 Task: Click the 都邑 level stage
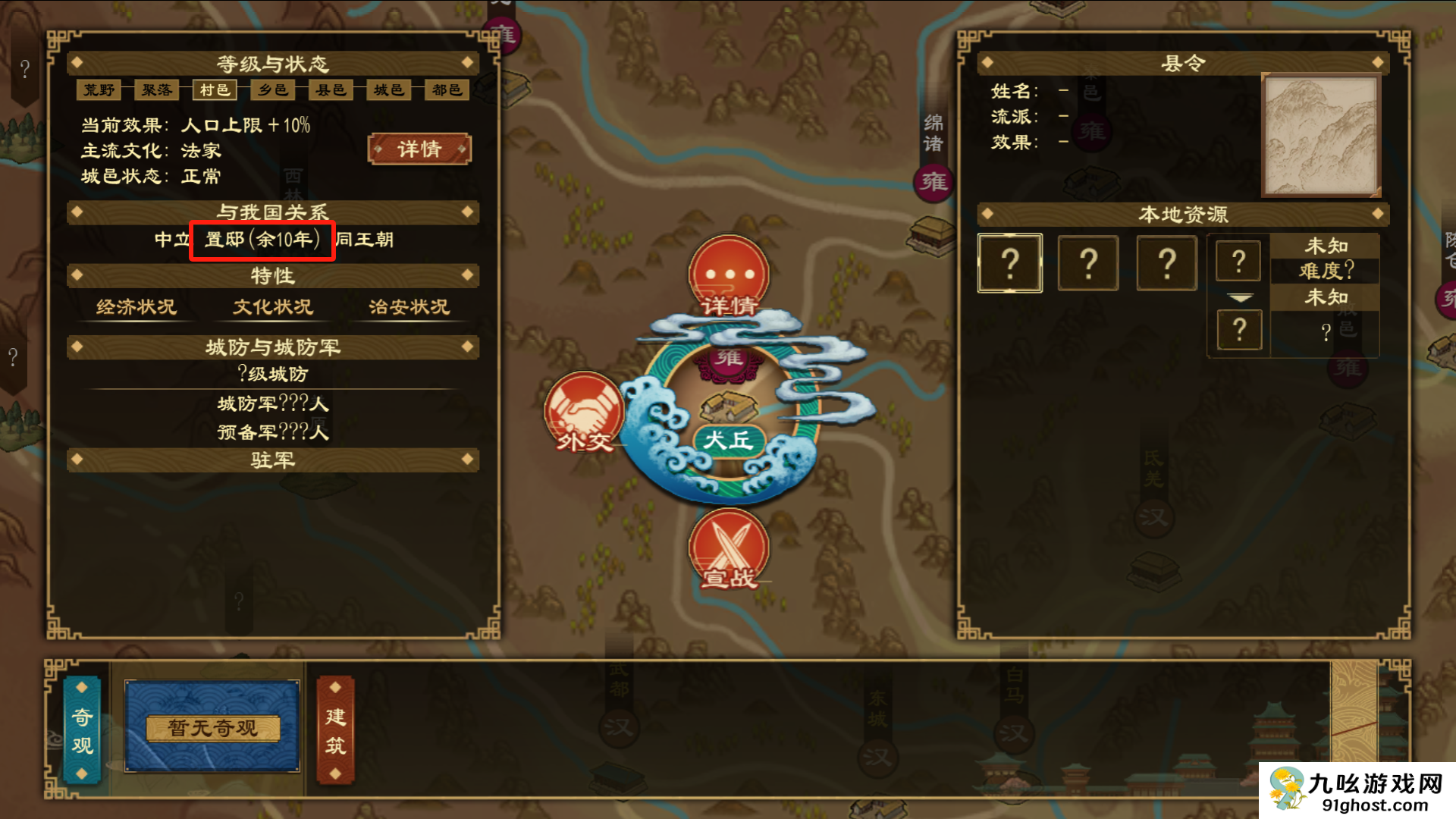[x=447, y=90]
